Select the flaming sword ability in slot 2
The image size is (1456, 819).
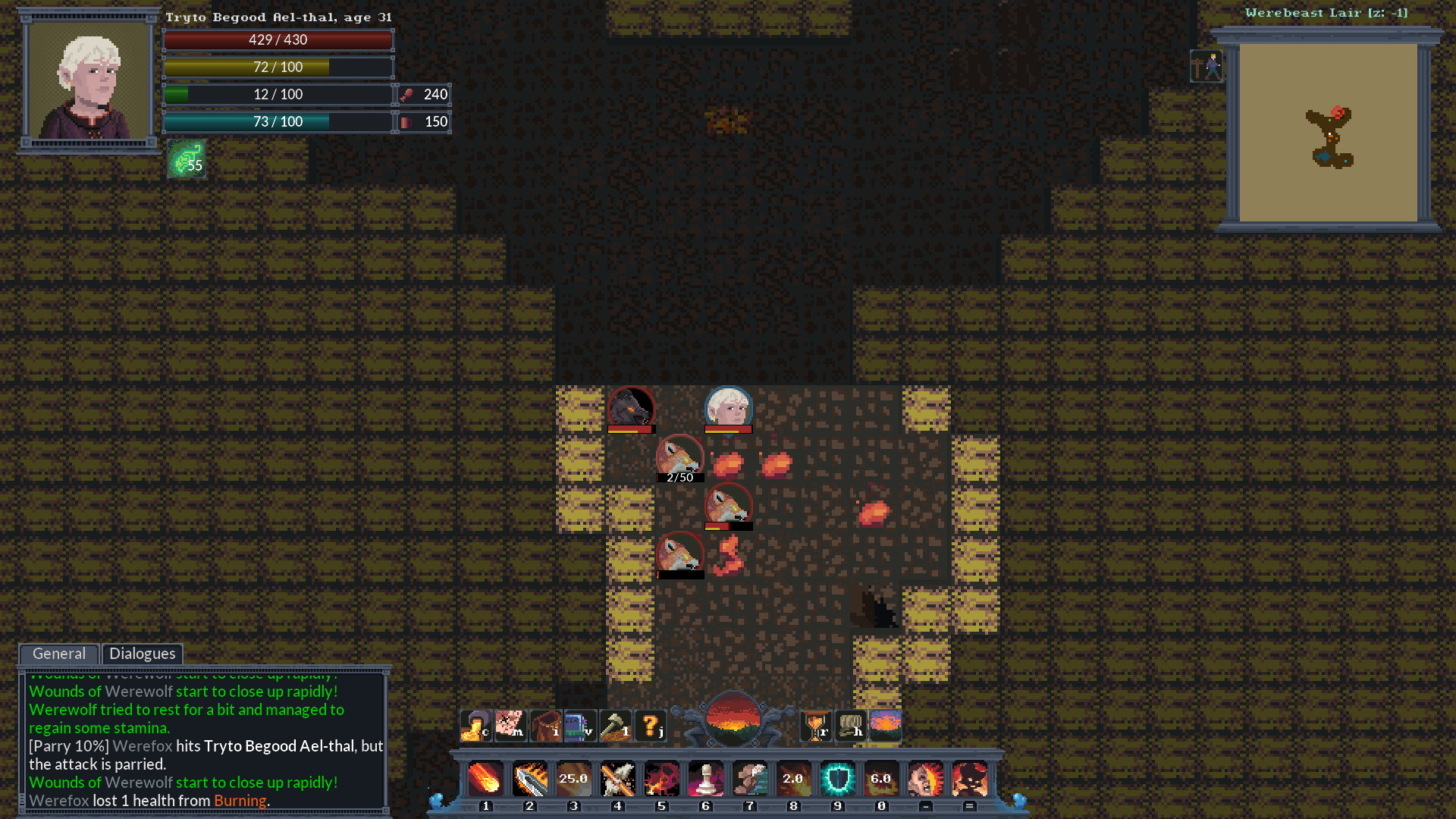pyautogui.click(x=529, y=779)
